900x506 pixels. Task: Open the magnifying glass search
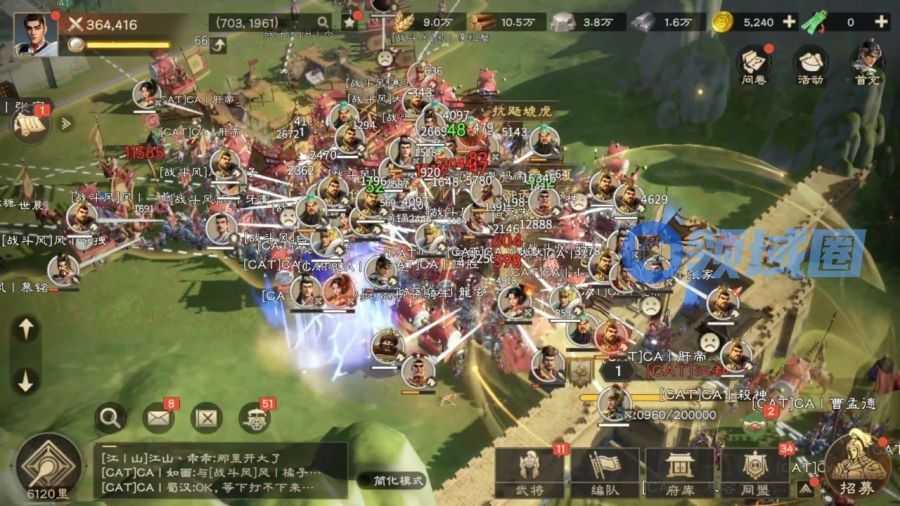coord(110,417)
